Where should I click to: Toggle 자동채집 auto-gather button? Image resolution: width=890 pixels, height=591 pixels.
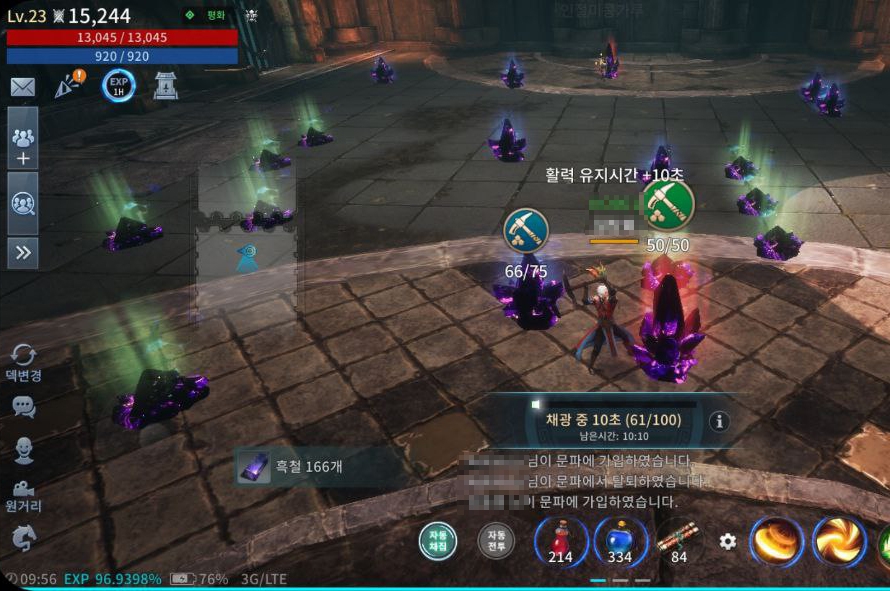click(x=438, y=541)
